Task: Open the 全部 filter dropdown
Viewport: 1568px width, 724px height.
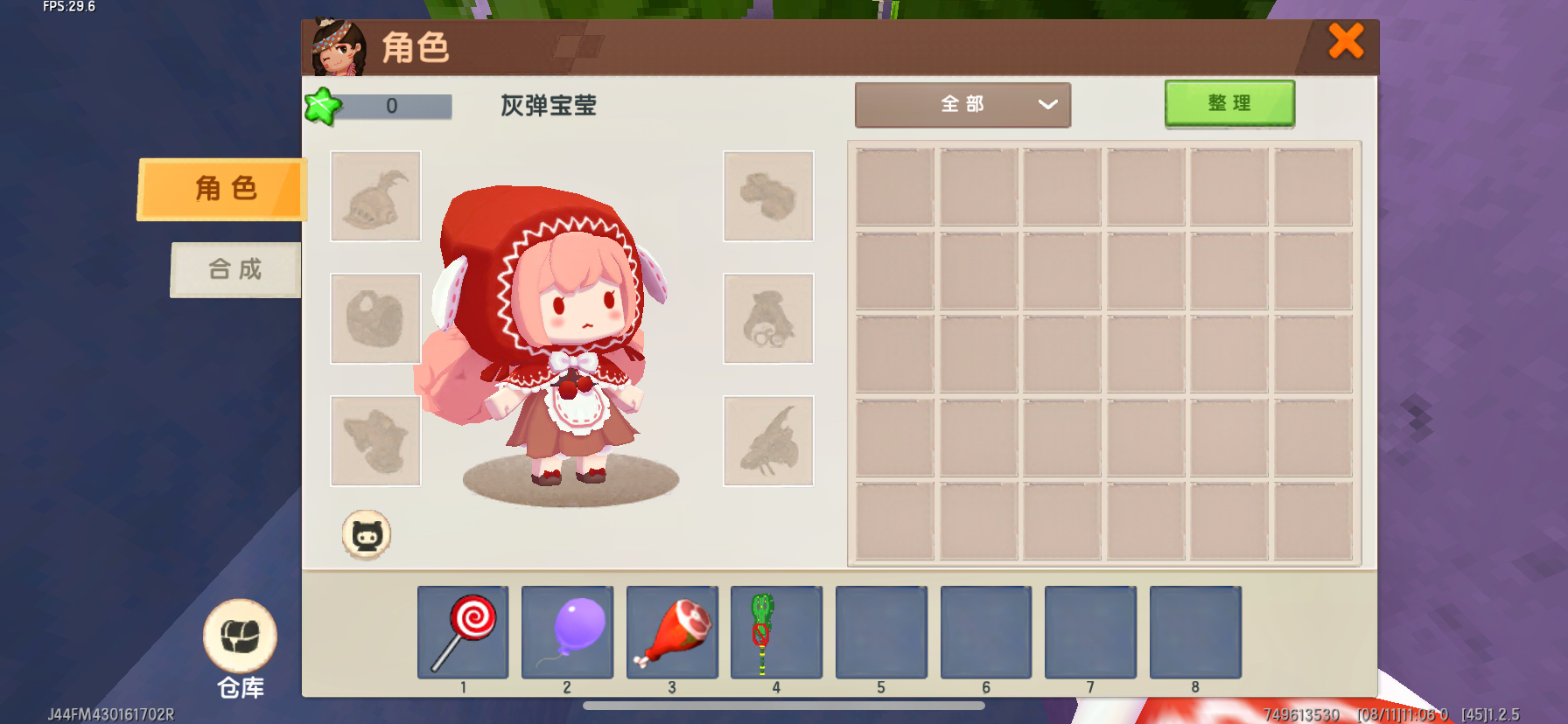Action: coord(962,105)
